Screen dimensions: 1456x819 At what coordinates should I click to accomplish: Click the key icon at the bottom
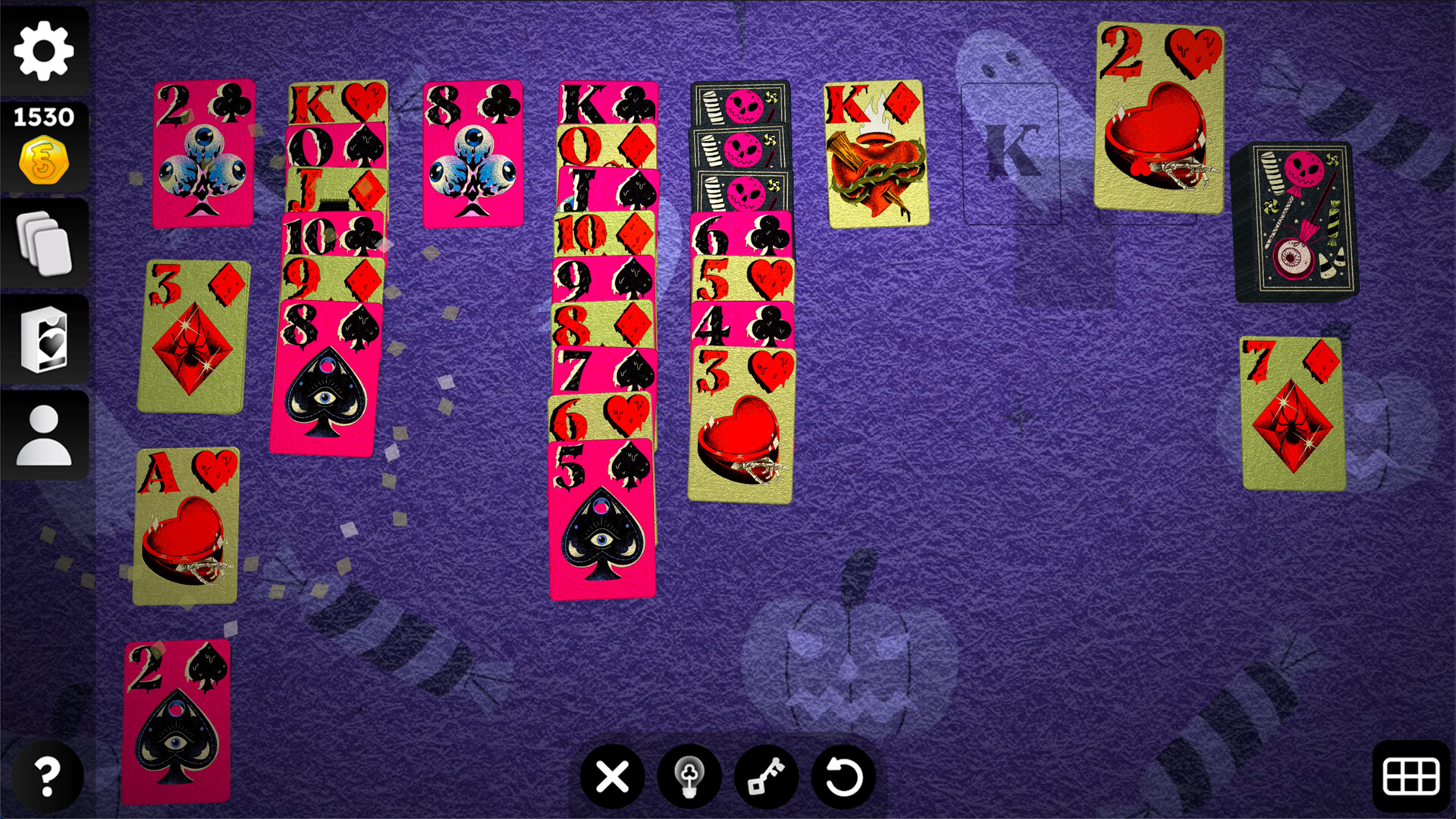tap(766, 777)
